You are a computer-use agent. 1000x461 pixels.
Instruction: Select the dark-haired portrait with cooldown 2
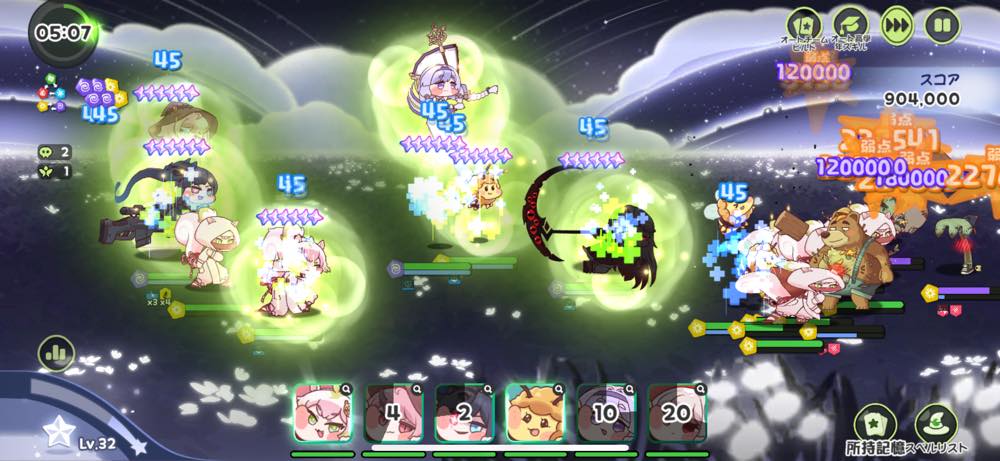464,414
